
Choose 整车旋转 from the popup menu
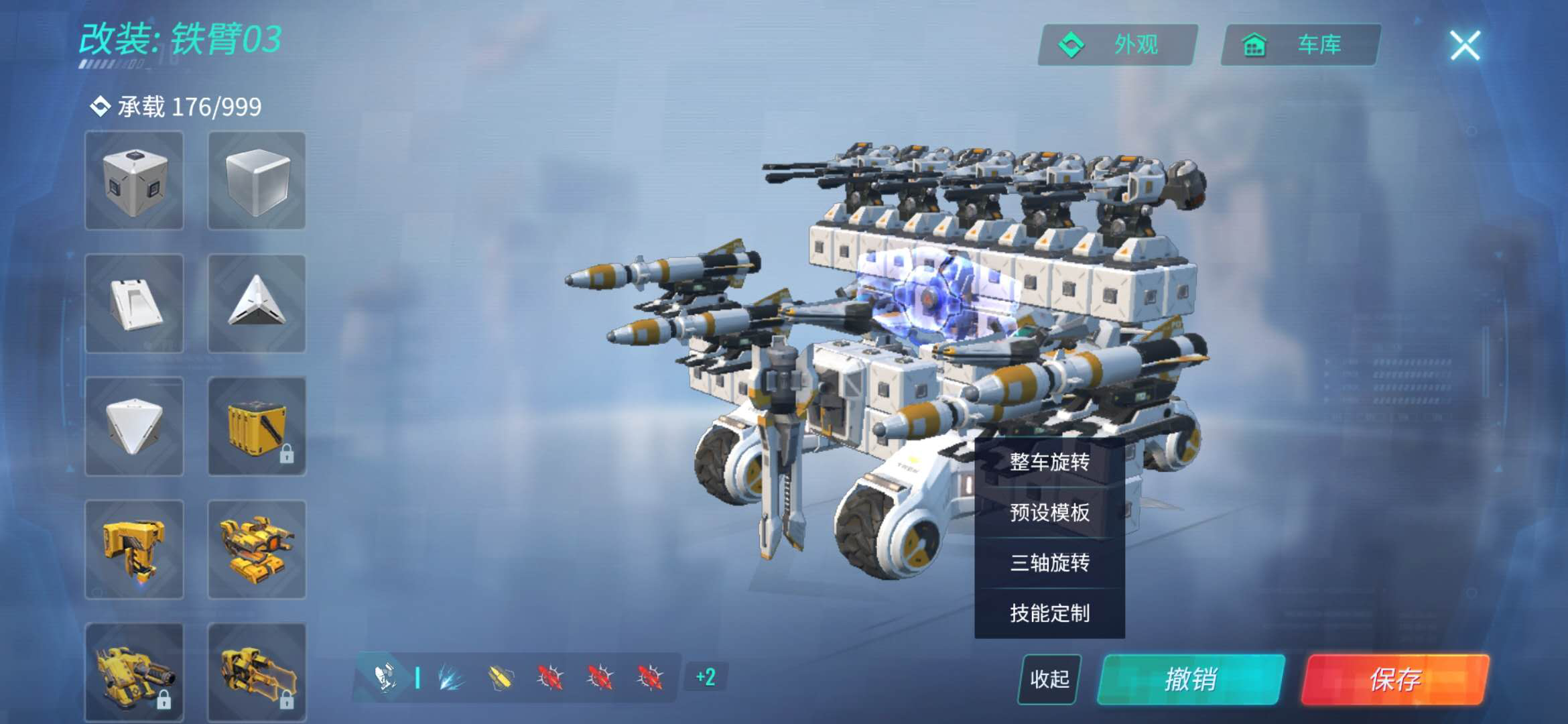pyautogui.click(x=1049, y=462)
